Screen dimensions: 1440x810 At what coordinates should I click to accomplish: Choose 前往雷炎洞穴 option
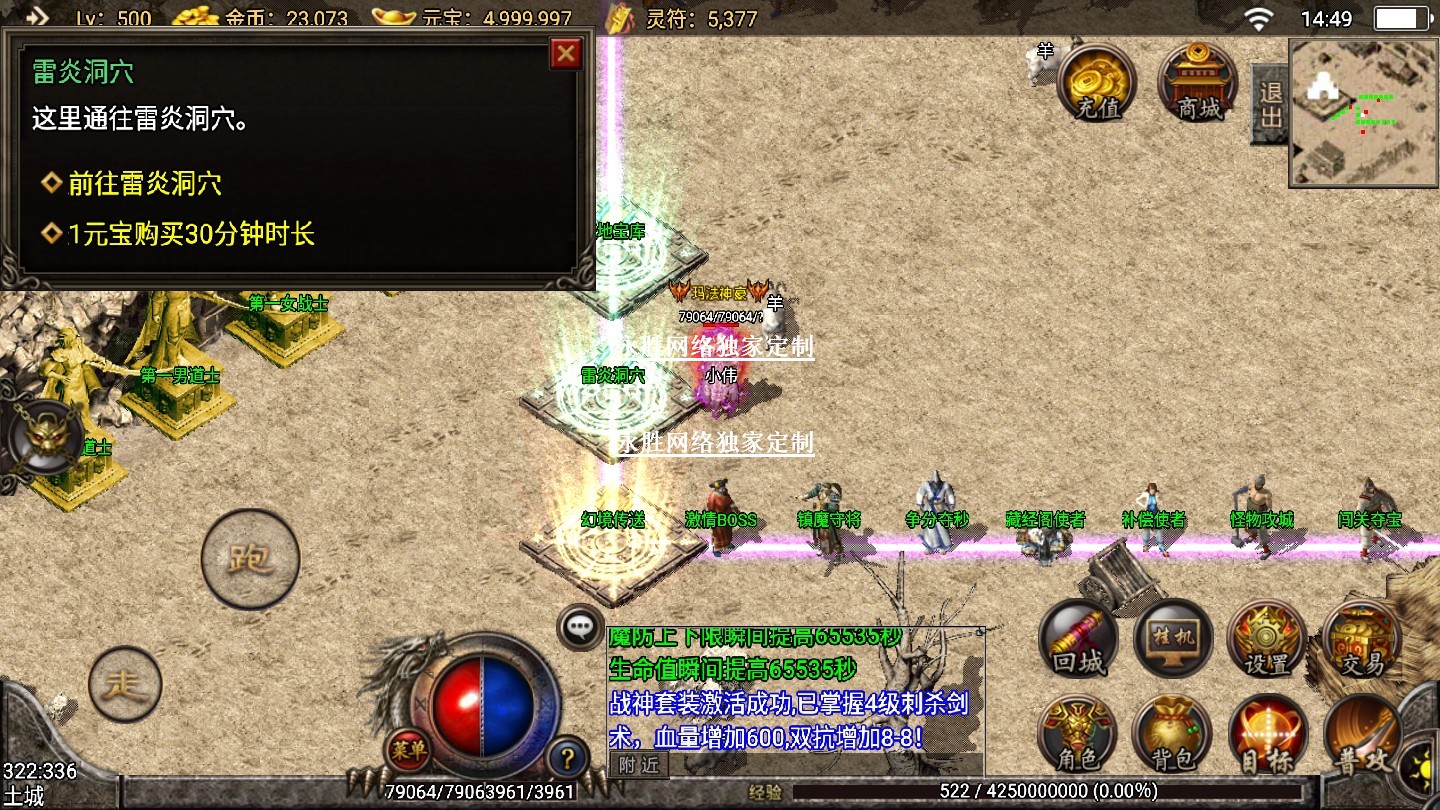click(x=144, y=184)
